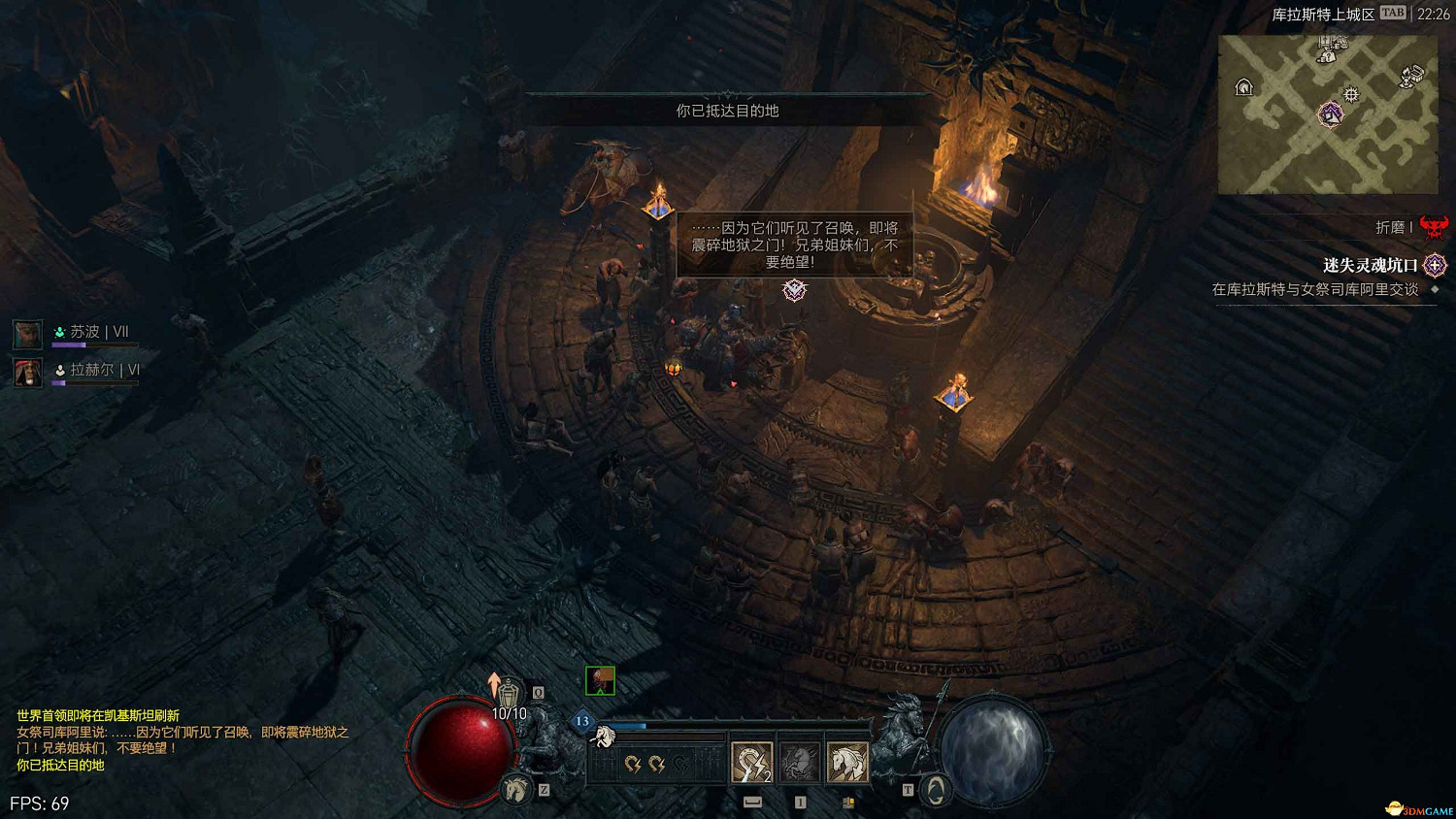Click the red demon 折磨 difficulty icon
The image size is (1456, 819).
[1434, 227]
